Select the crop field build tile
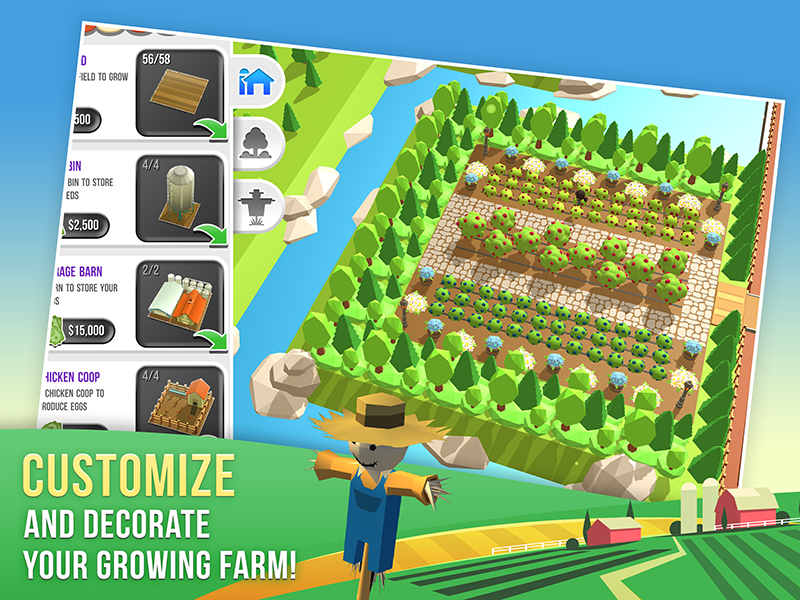 (180, 94)
